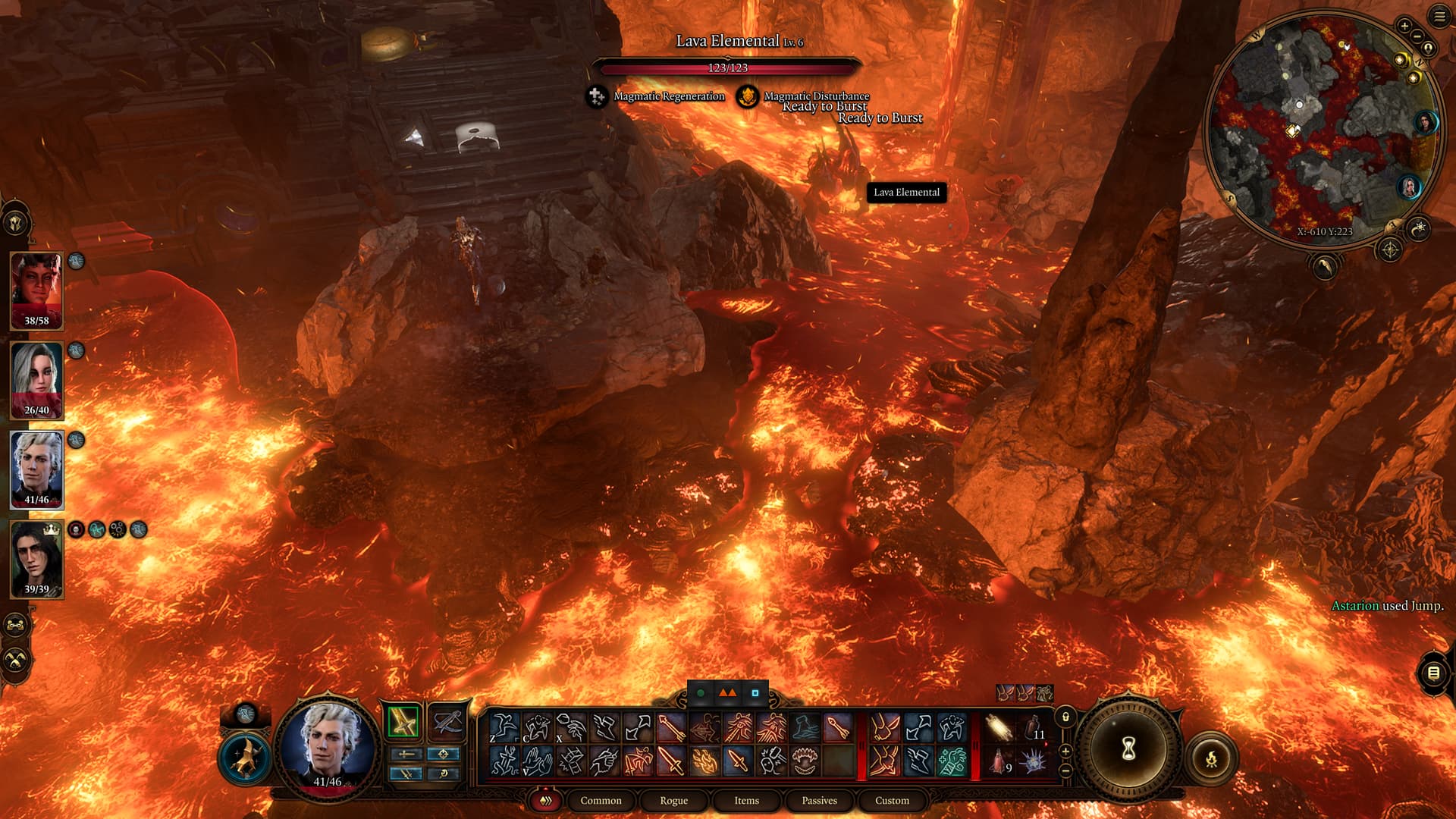The width and height of the screenshot is (1456, 819).
Task: Open the Rogue hotbar tab
Action: point(673,801)
